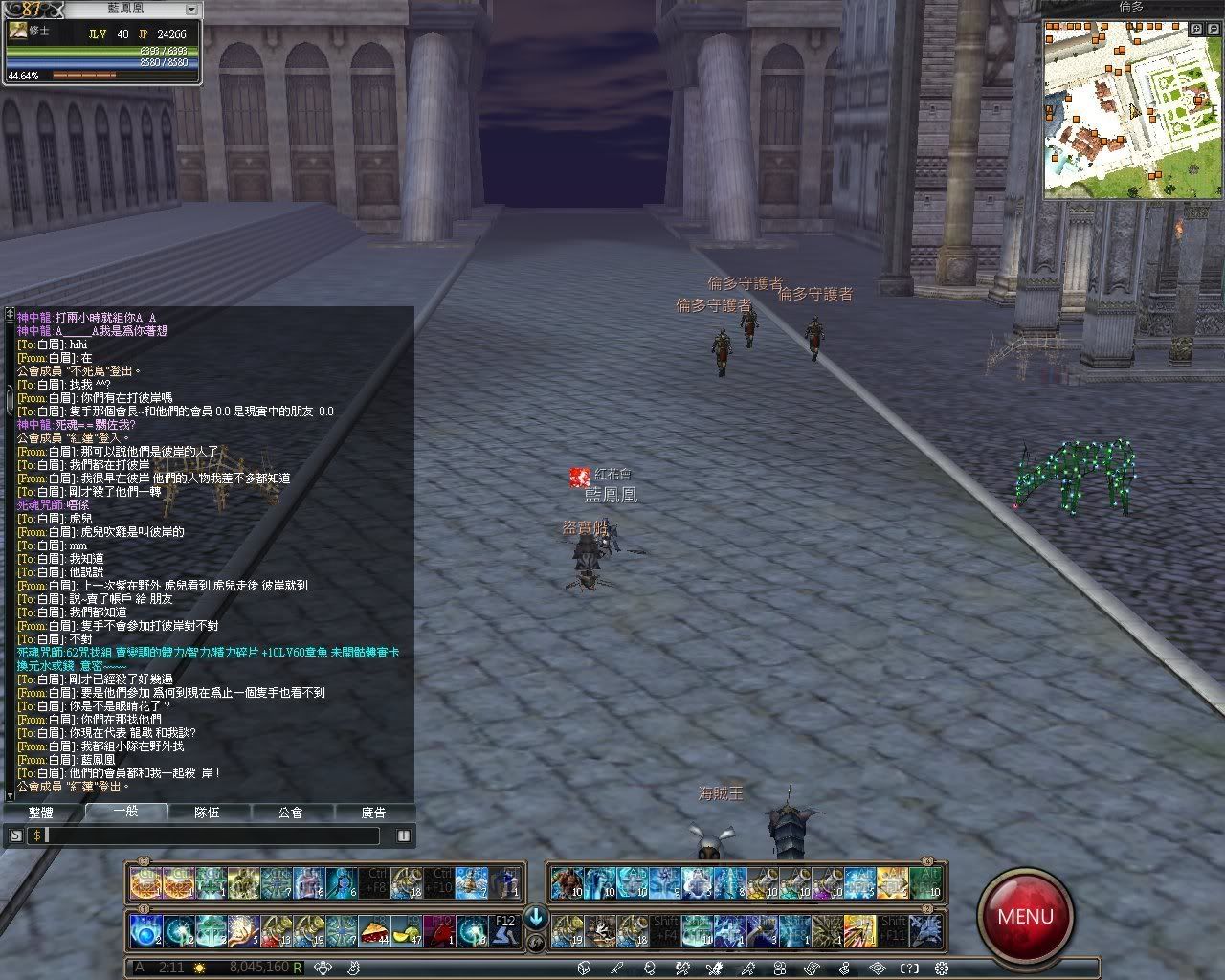Open the character name dropdown arrow
The width and height of the screenshot is (1225, 980).
[x=190, y=10]
